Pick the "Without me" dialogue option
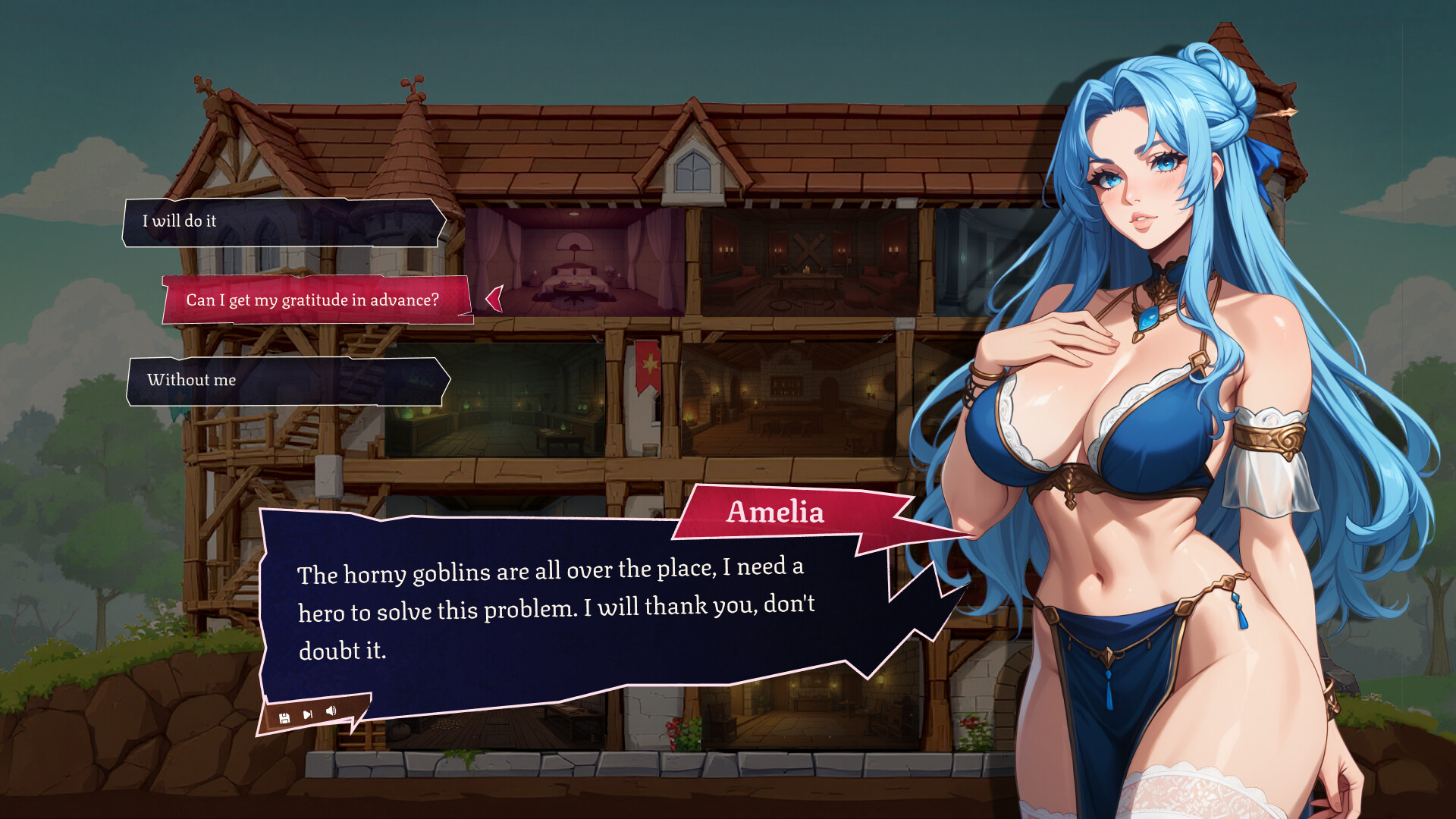Viewport: 1456px width, 819px height. point(287,381)
